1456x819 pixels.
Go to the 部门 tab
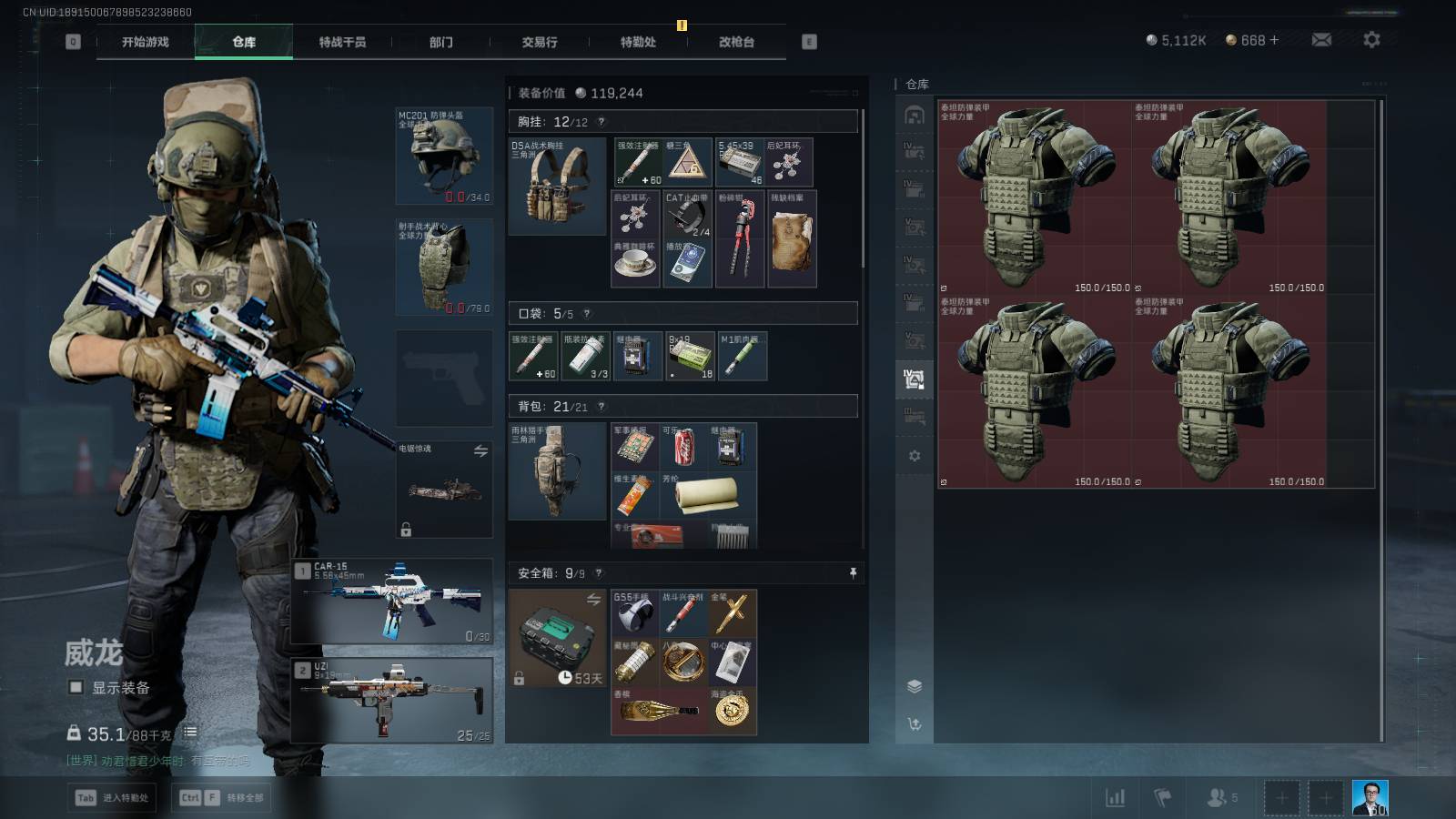click(x=441, y=42)
